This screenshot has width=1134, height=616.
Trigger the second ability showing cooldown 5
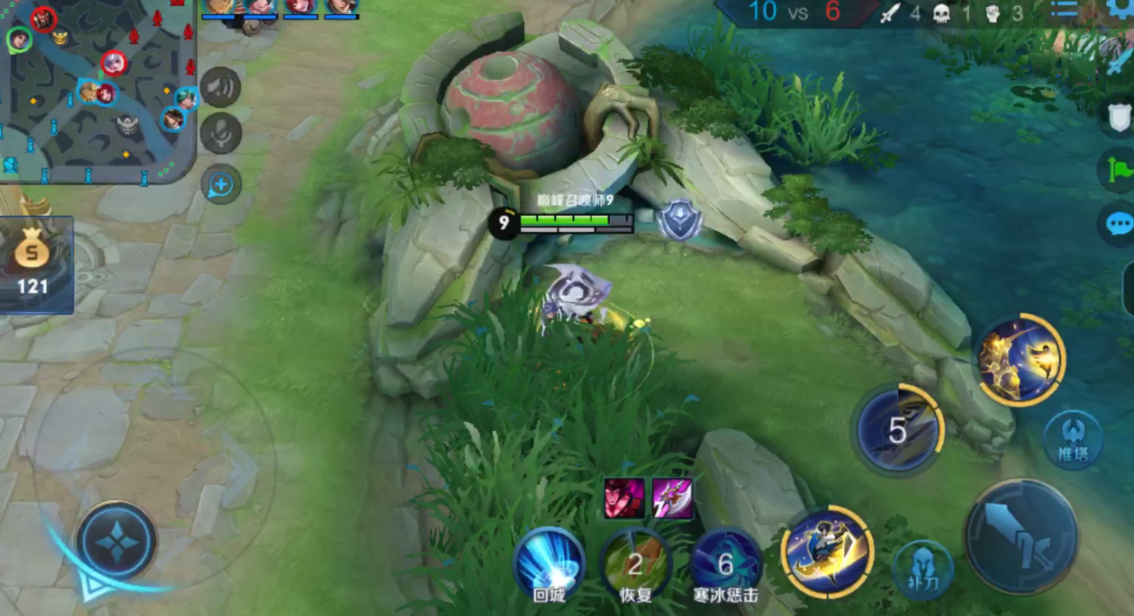tap(898, 430)
